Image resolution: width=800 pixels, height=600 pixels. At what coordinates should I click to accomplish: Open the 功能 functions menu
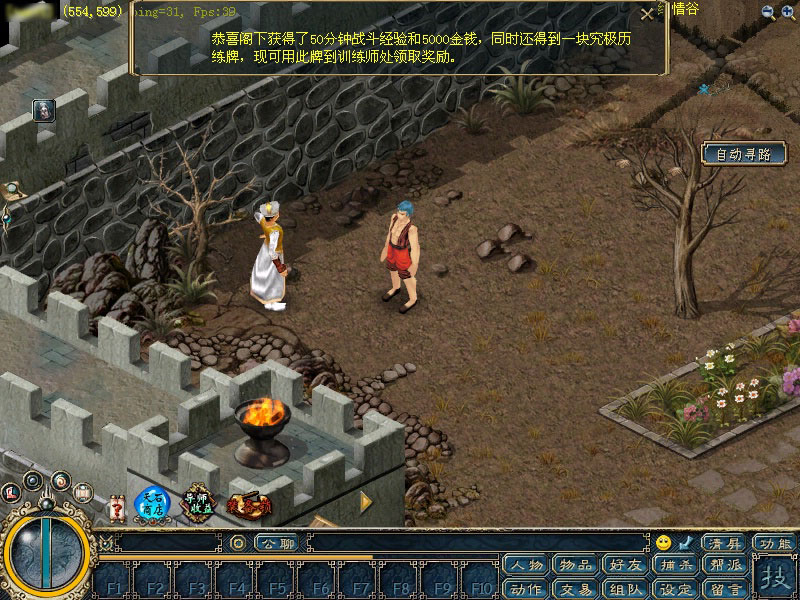point(775,543)
